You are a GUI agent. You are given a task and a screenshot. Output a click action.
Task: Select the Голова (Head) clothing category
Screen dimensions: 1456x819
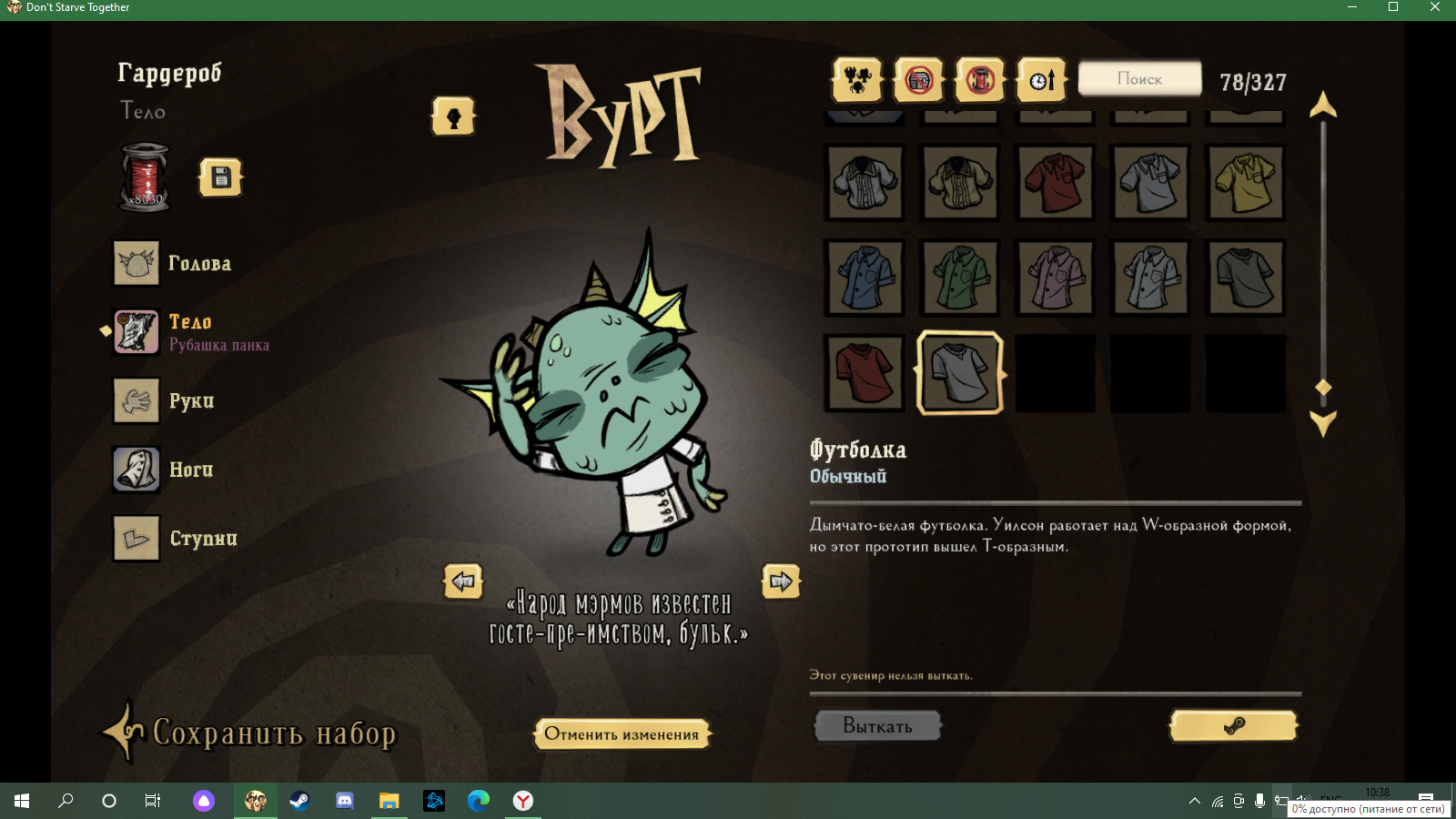pyautogui.click(x=136, y=263)
